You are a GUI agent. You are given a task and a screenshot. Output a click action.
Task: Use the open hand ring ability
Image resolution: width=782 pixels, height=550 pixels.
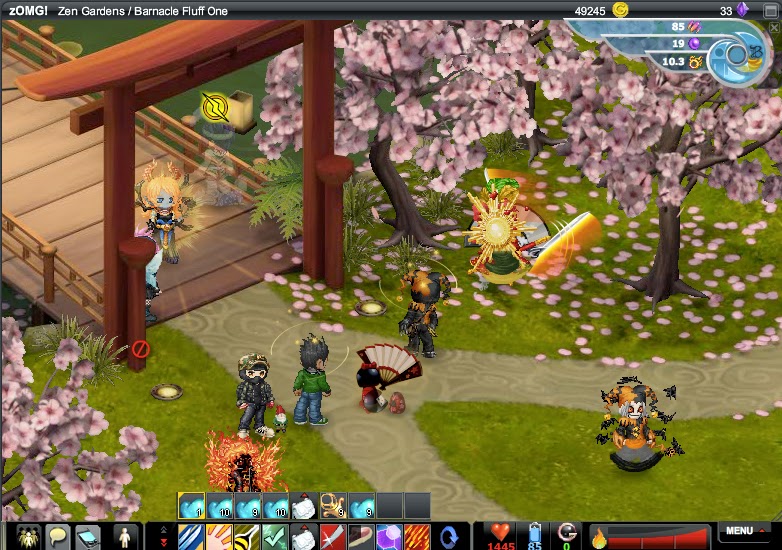click(219, 536)
